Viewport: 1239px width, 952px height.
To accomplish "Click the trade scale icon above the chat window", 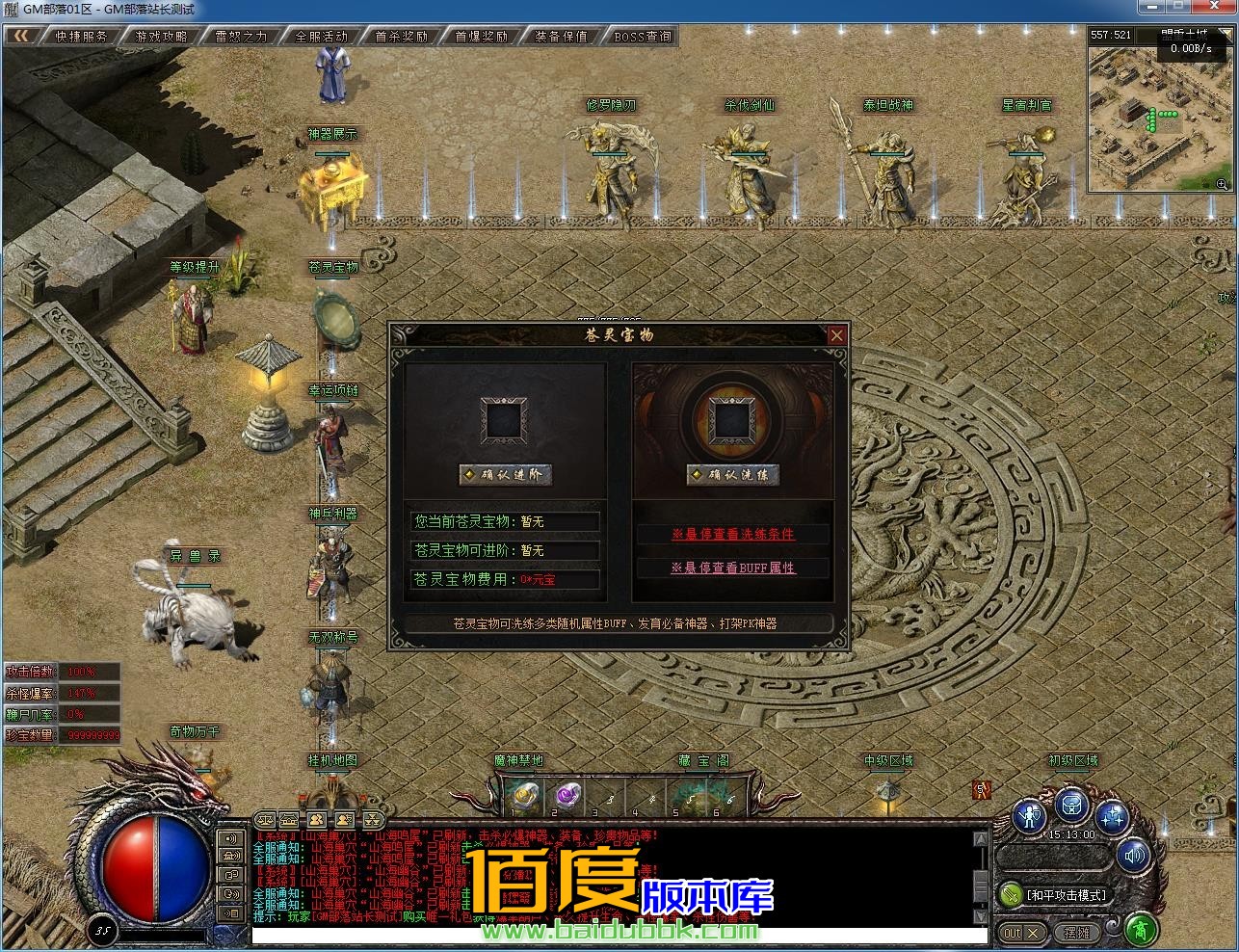I will tap(266, 819).
